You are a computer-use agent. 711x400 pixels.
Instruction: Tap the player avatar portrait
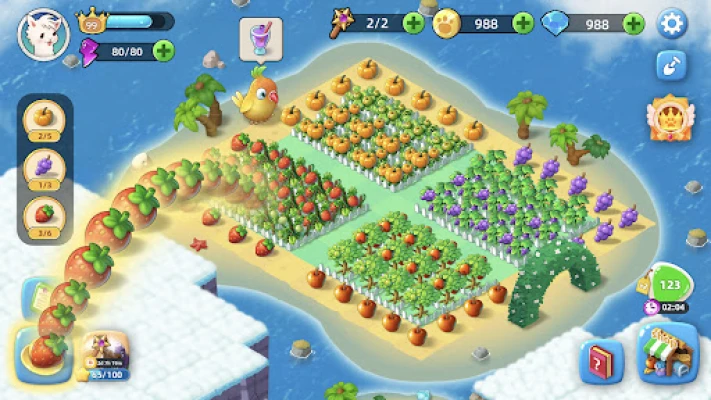pos(43,33)
